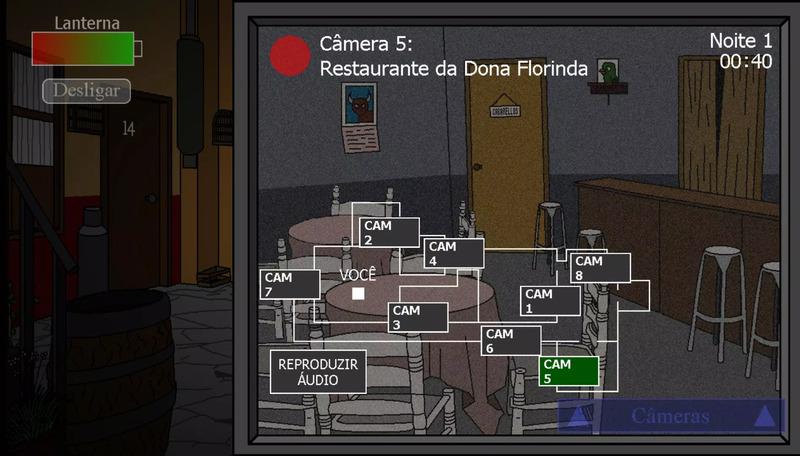Close the monitor with the Câmeras bar
Viewport: 800px width, 456px height.
tap(670, 417)
